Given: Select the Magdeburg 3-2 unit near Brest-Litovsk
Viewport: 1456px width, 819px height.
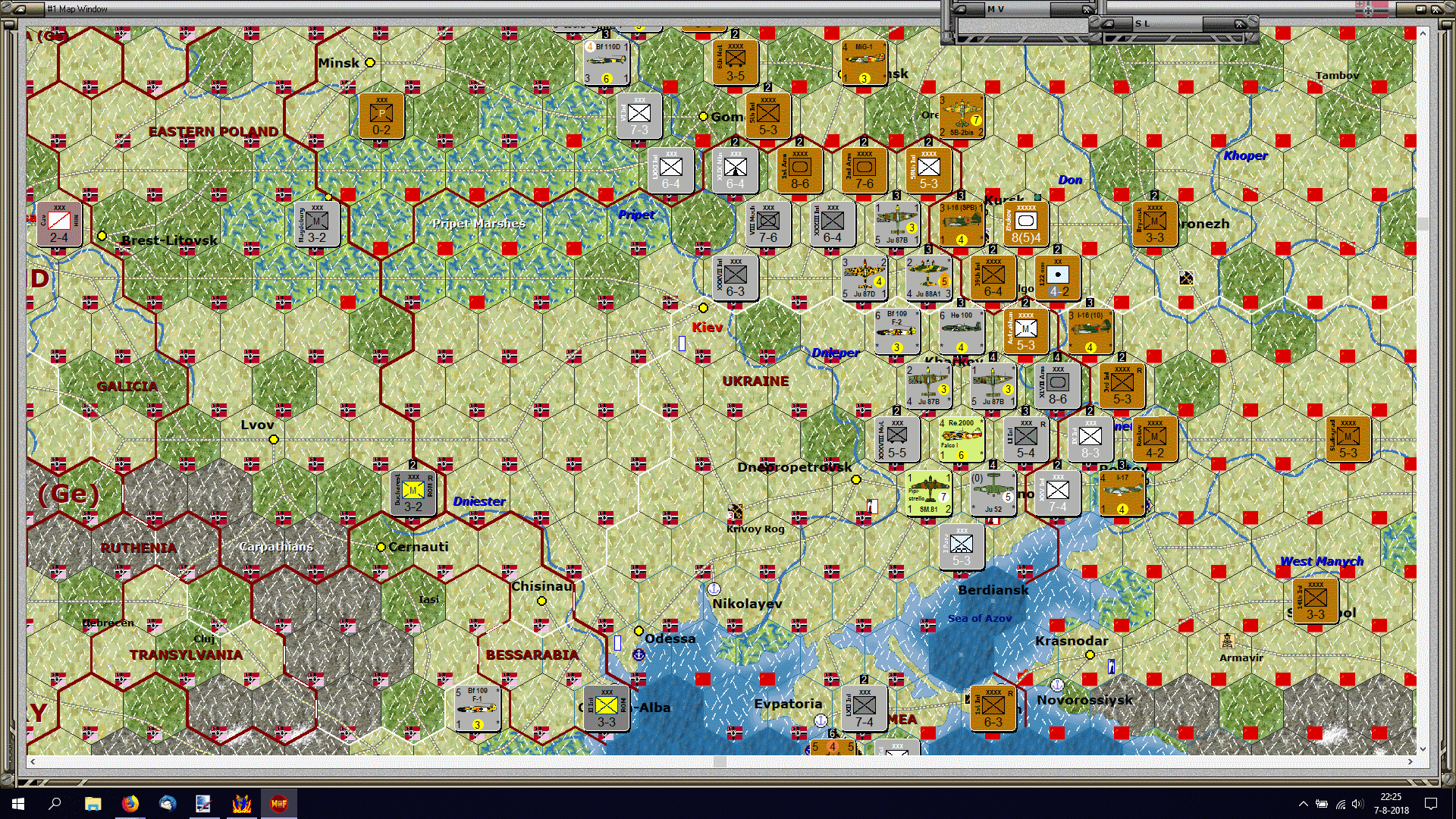Looking at the screenshot, I should point(316,224).
